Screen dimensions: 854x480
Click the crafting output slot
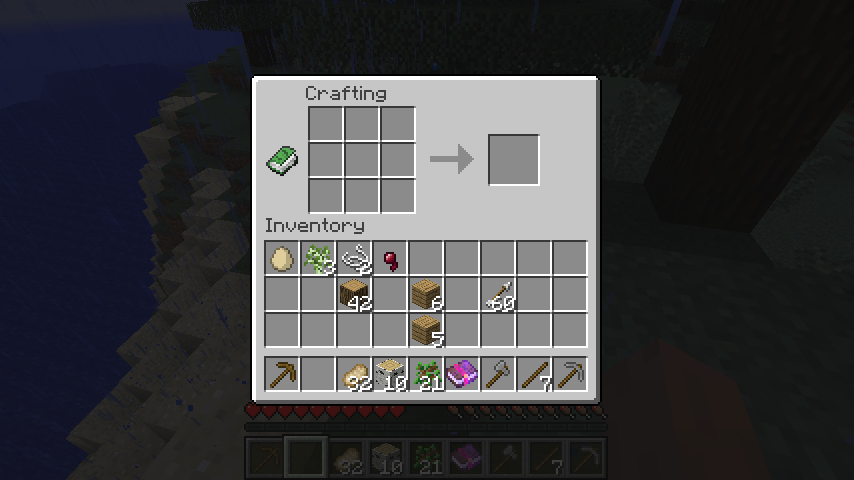click(x=514, y=160)
